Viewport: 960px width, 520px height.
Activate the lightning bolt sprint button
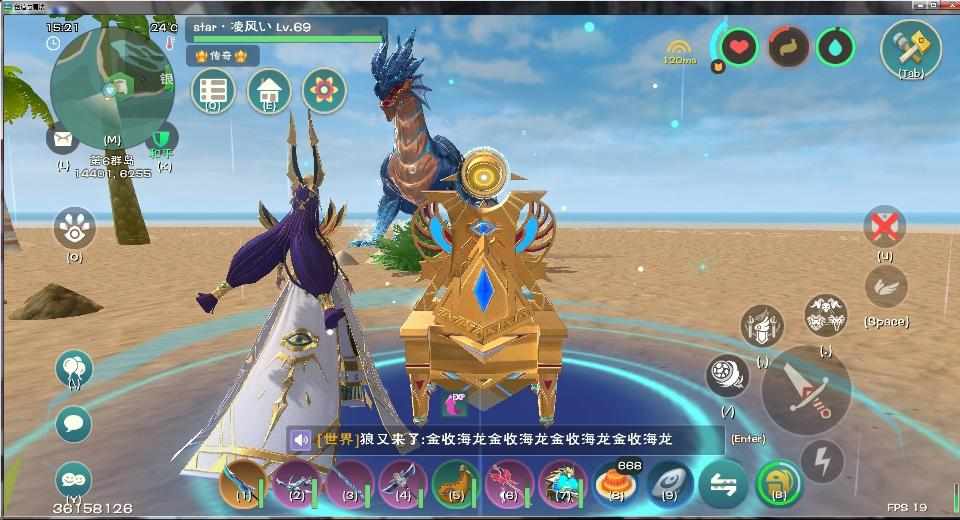point(822,461)
